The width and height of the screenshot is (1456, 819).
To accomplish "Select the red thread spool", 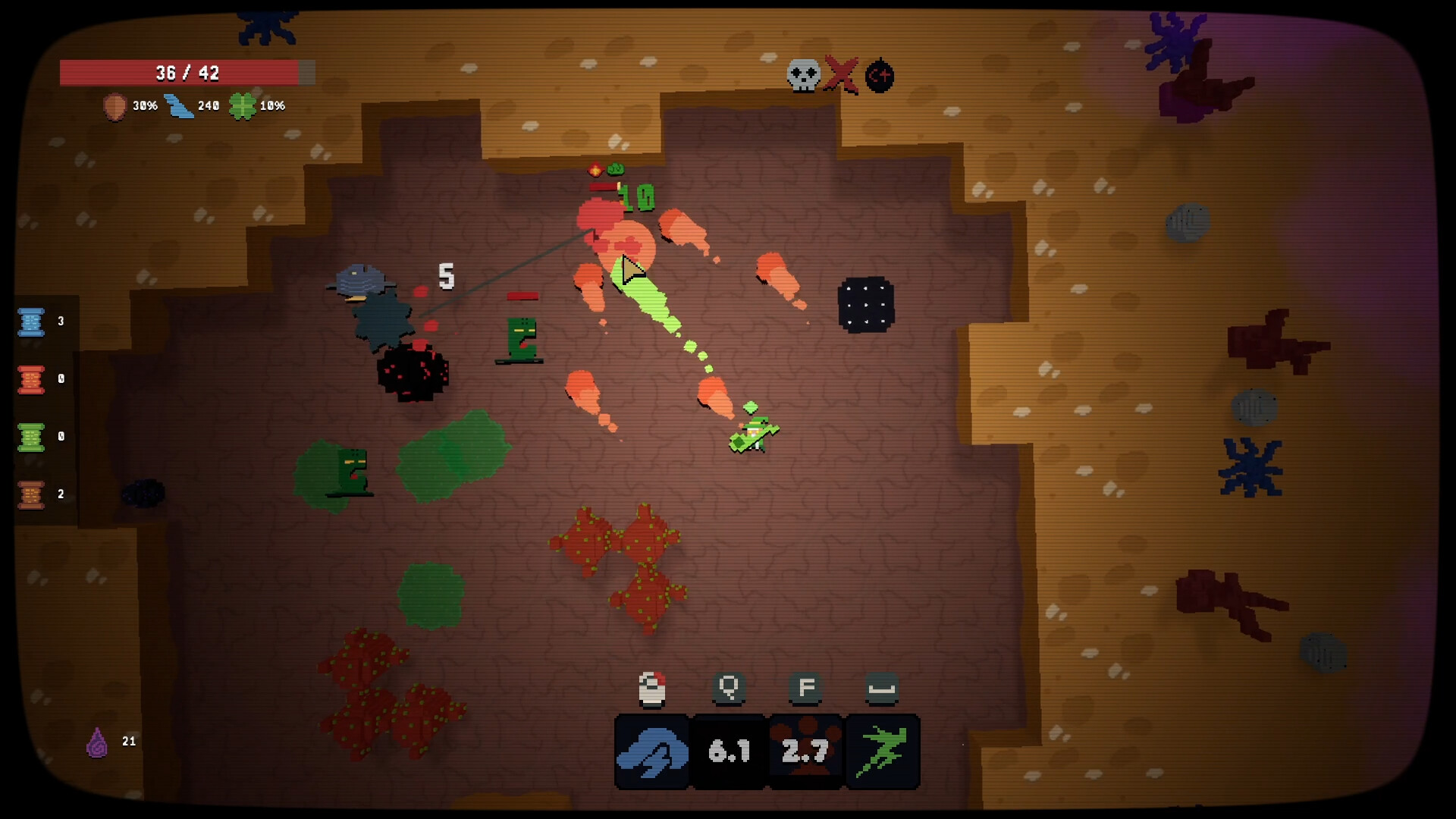I will click(31, 379).
